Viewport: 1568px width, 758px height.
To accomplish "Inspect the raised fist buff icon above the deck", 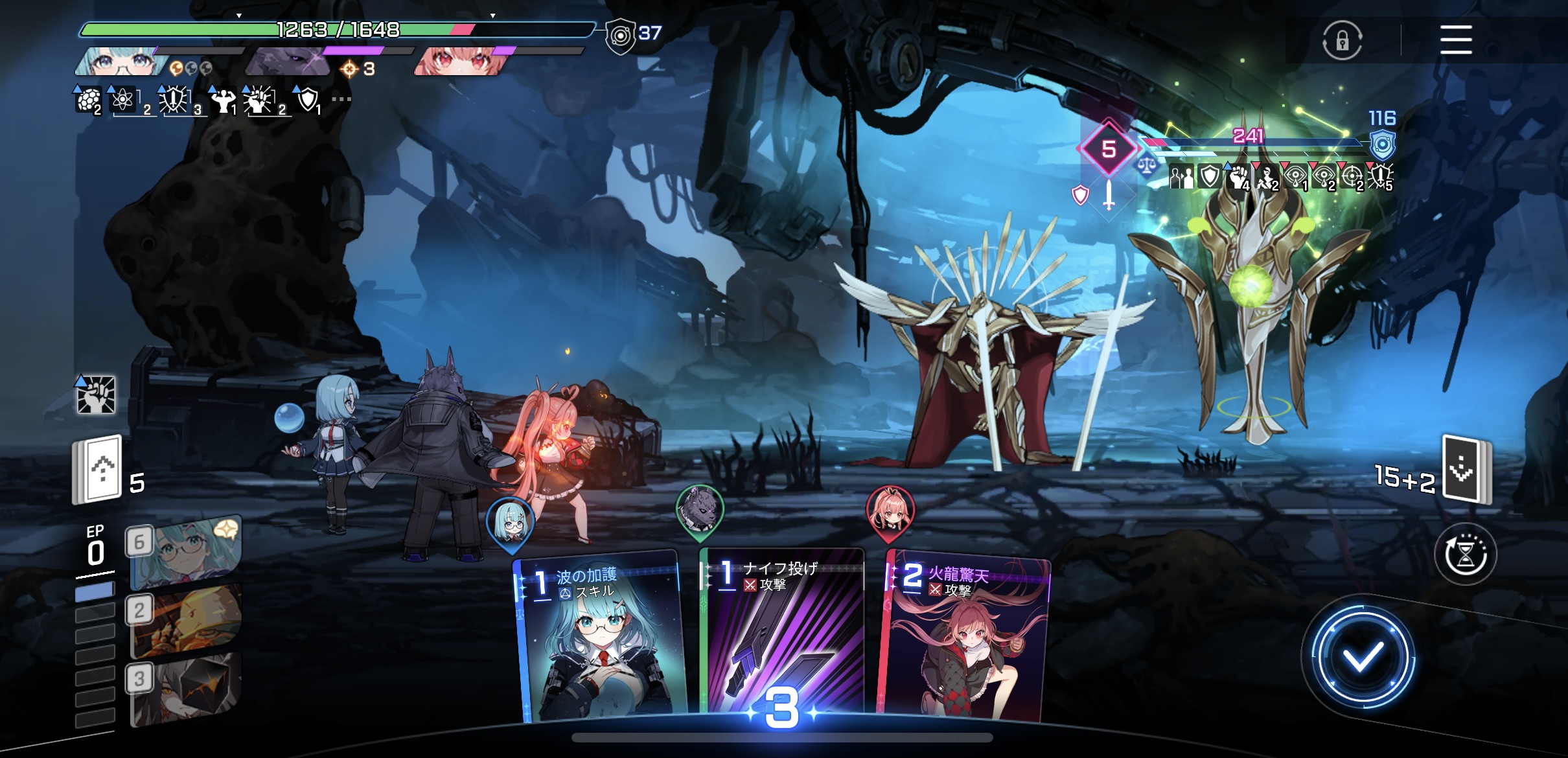I will (x=96, y=394).
